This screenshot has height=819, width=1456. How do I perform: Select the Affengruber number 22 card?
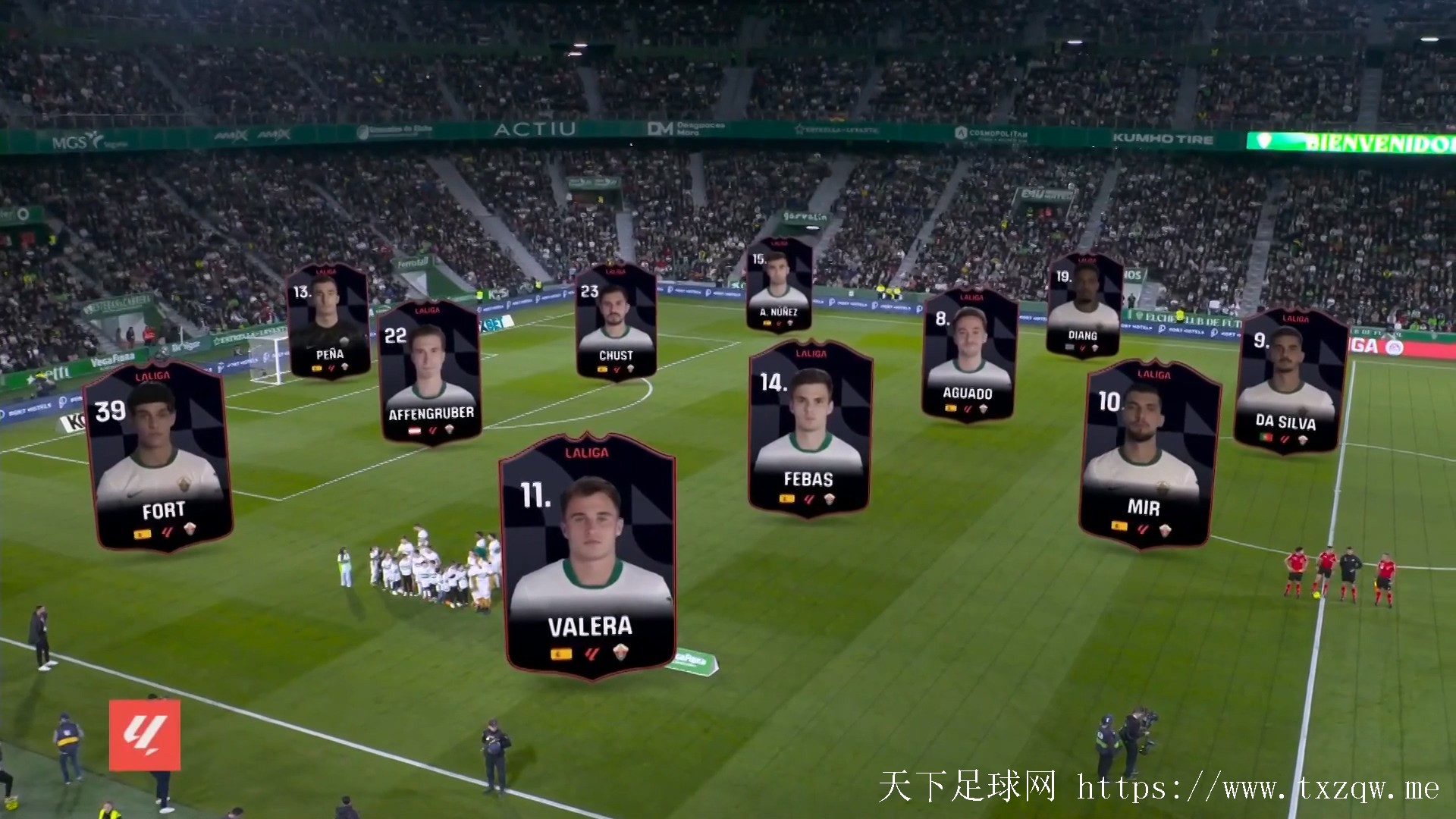coord(430,373)
